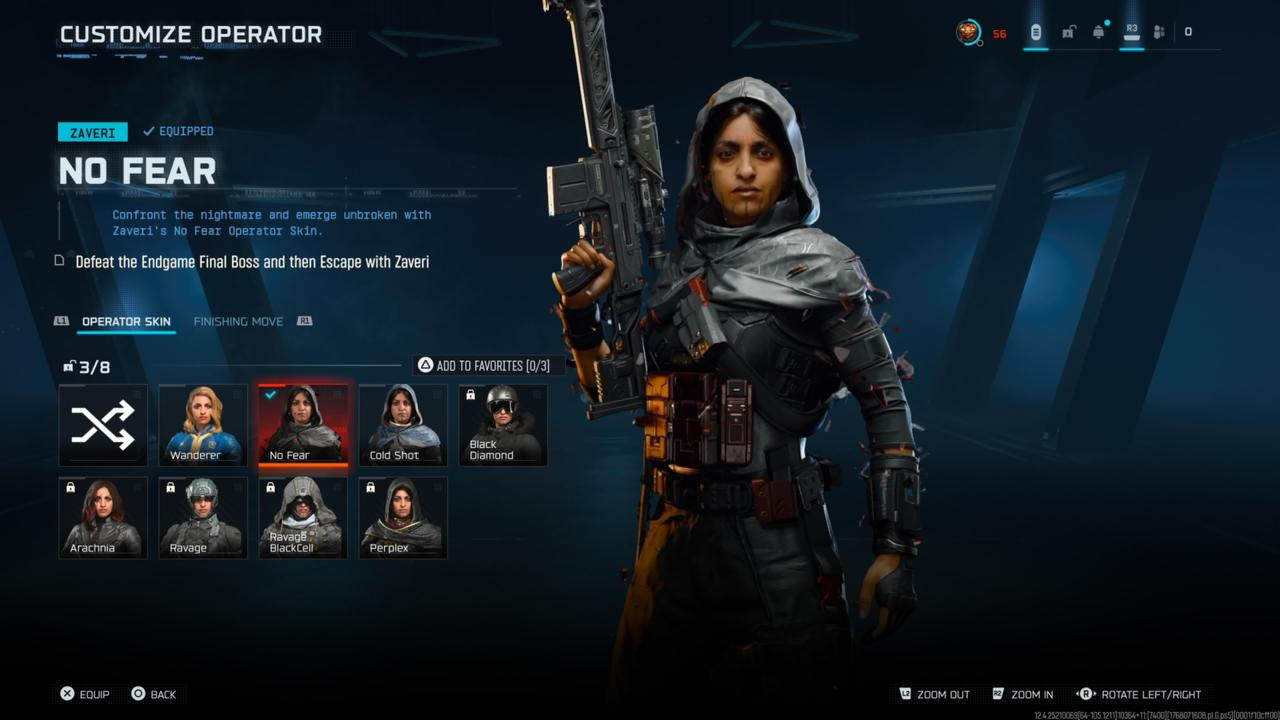Viewport: 1280px width, 720px height.
Task: Select the Wanderer operator skin
Action: 203,425
